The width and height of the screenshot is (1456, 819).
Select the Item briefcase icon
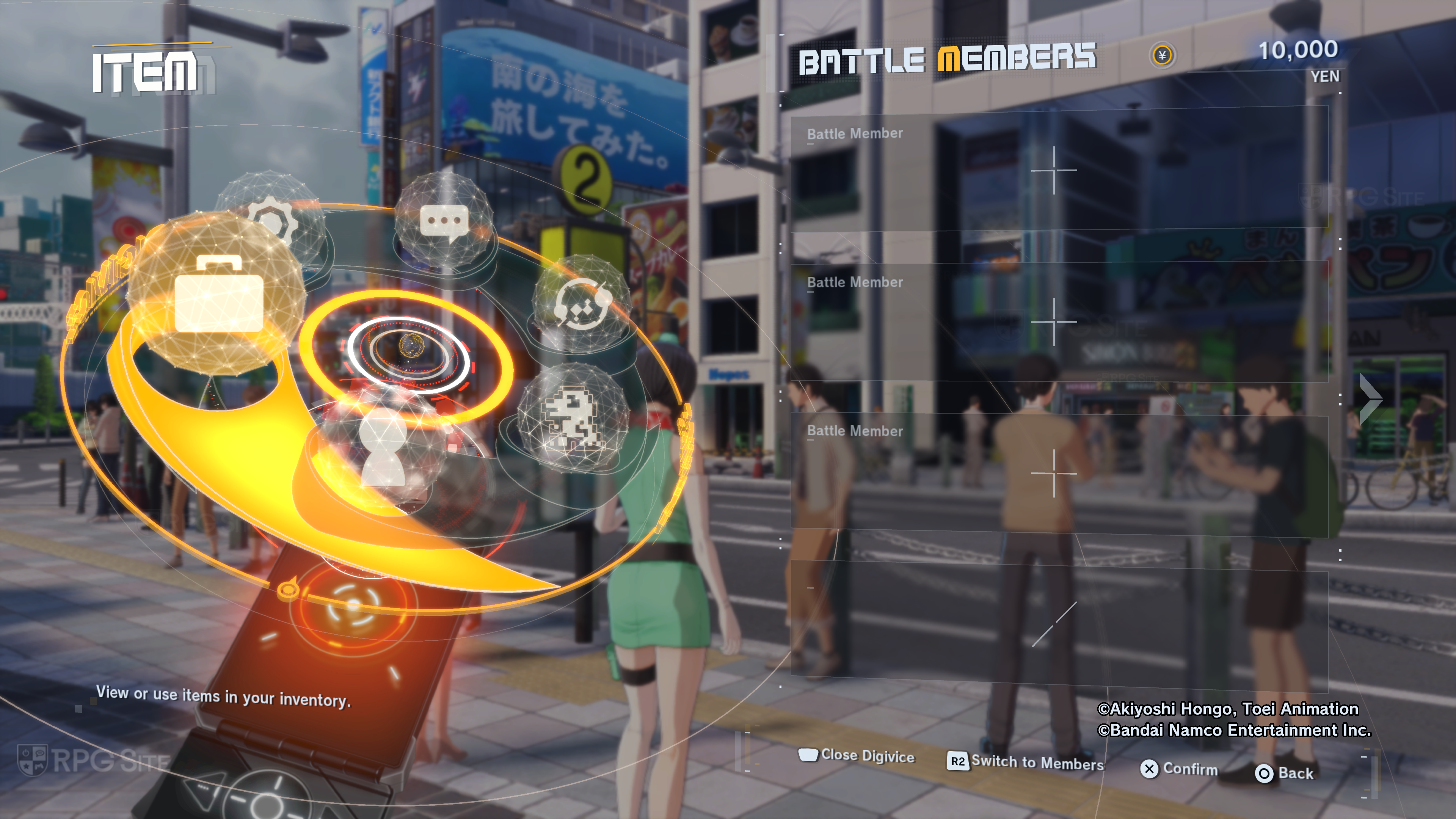[218, 294]
